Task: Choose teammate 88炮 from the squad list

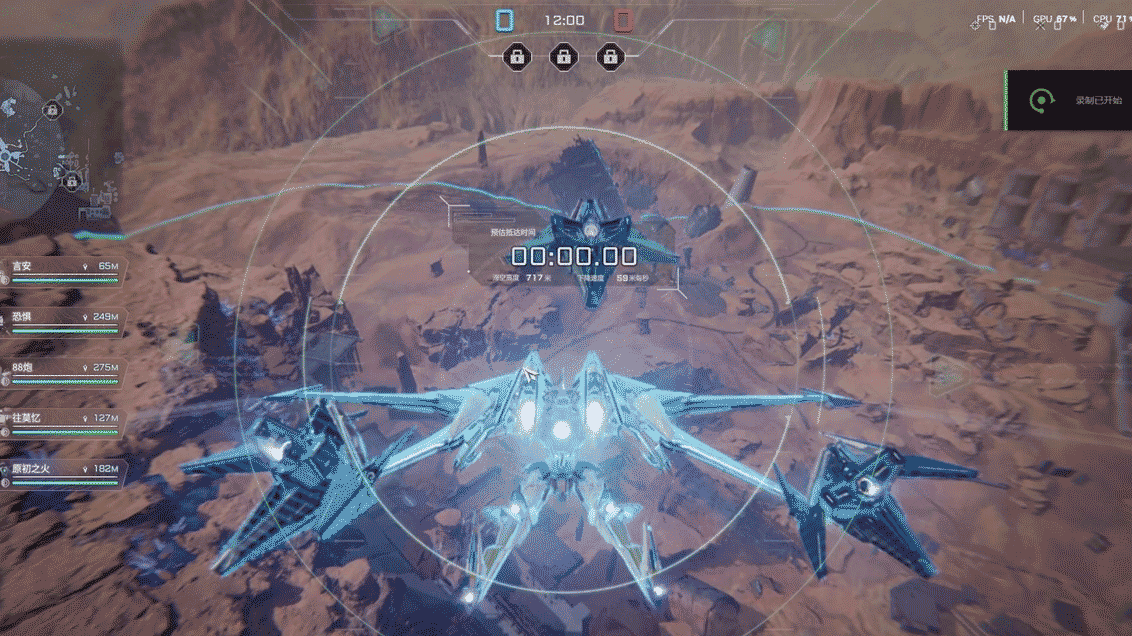Action: point(63,372)
